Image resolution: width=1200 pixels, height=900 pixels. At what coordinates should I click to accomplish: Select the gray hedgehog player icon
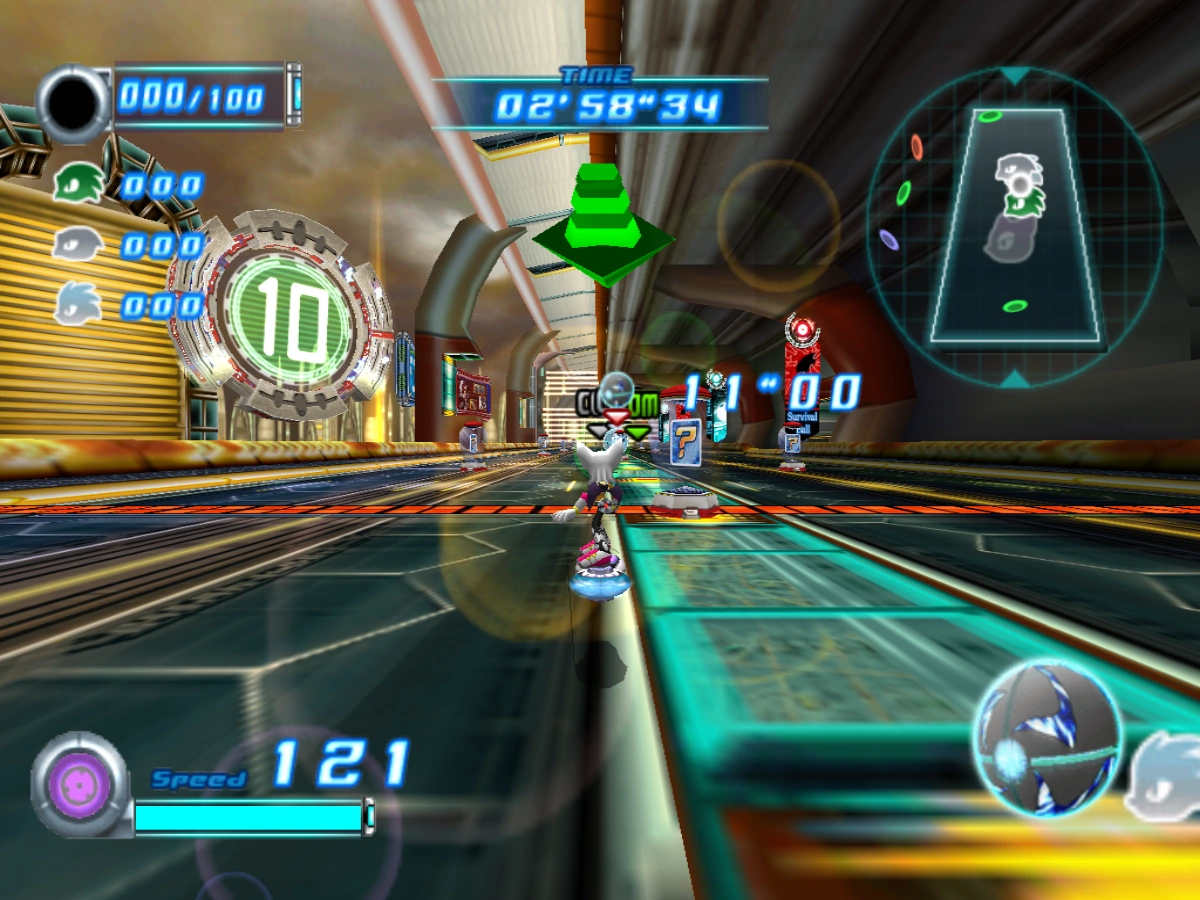point(78,243)
